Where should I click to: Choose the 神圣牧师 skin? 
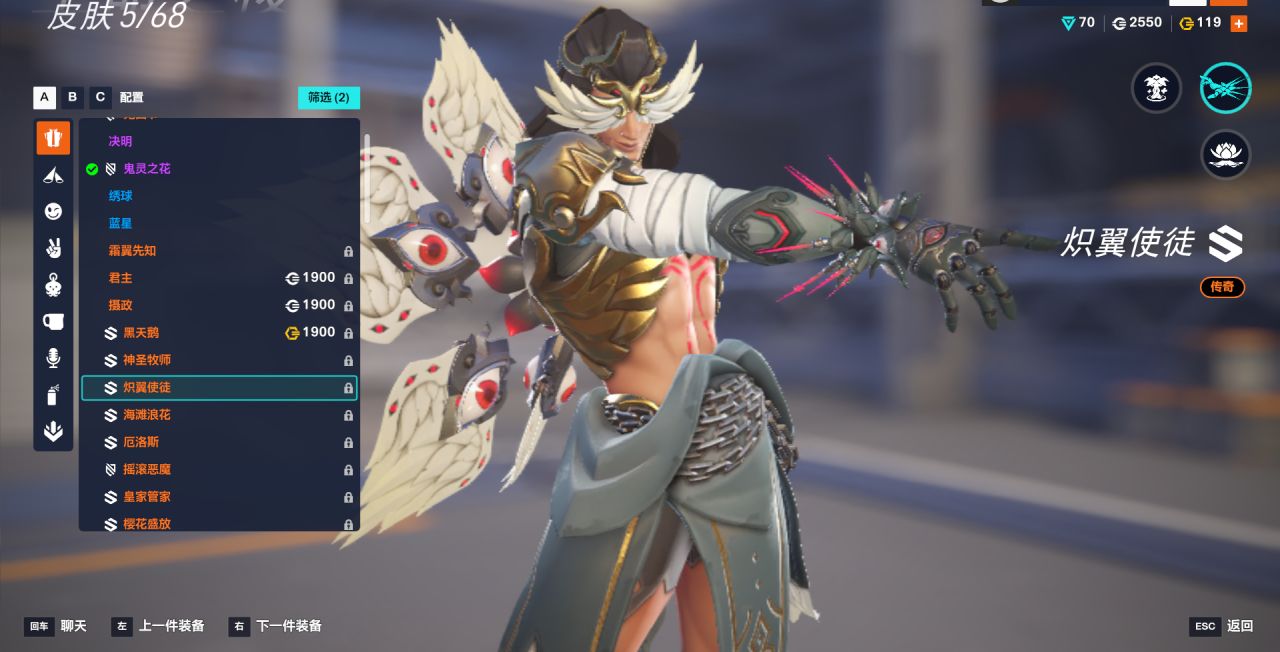(146, 360)
